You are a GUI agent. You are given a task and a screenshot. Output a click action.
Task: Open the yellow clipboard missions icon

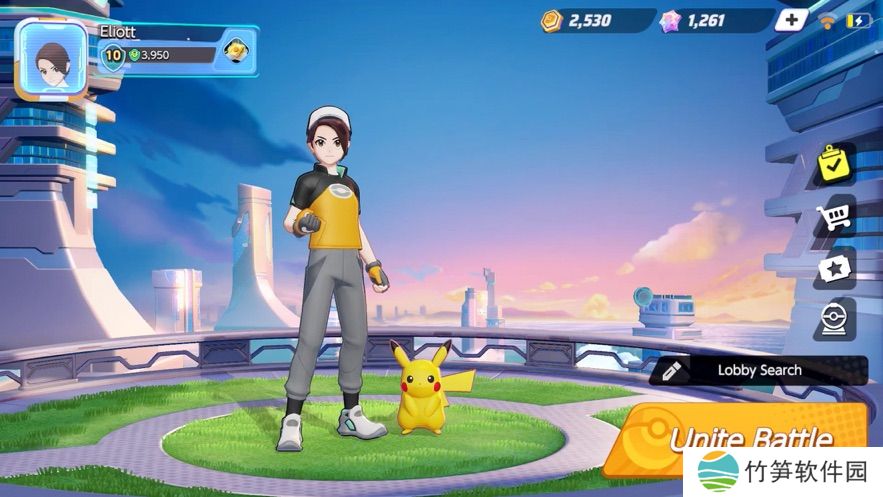835,164
